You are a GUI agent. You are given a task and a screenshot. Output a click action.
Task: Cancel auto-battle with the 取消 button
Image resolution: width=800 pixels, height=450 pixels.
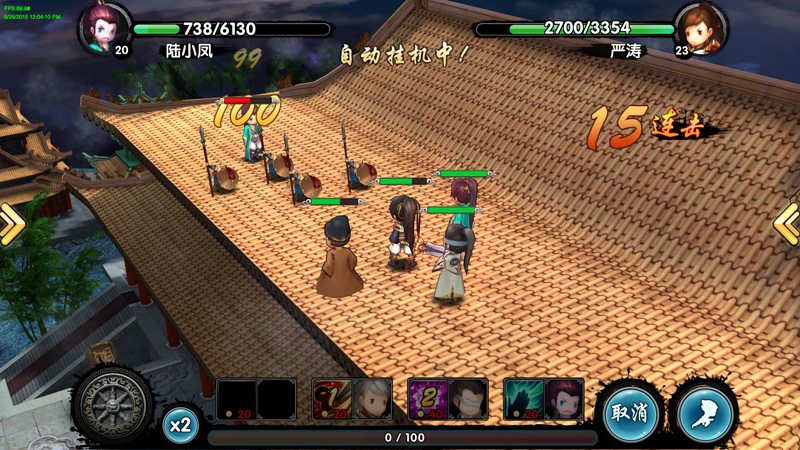click(x=630, y=413)
